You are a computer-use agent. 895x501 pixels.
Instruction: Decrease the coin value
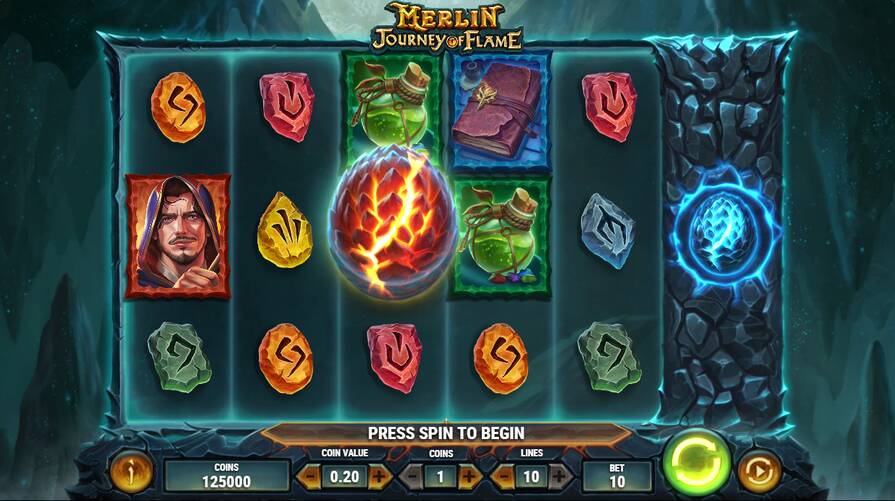click(310, 476)
